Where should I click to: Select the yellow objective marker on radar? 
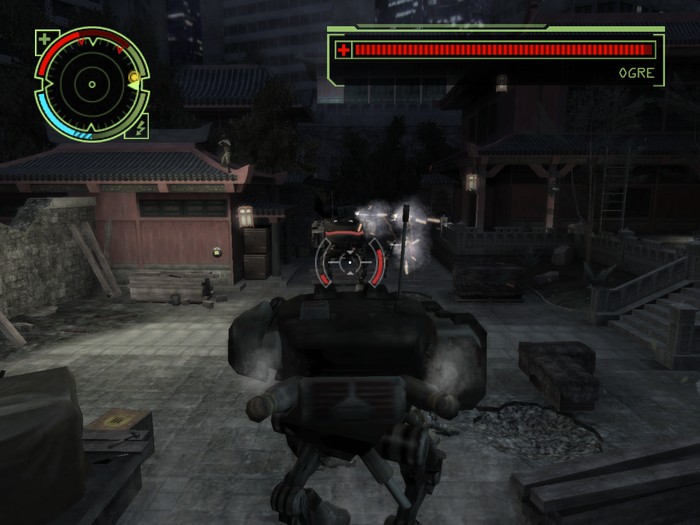(x=132, y=77)
